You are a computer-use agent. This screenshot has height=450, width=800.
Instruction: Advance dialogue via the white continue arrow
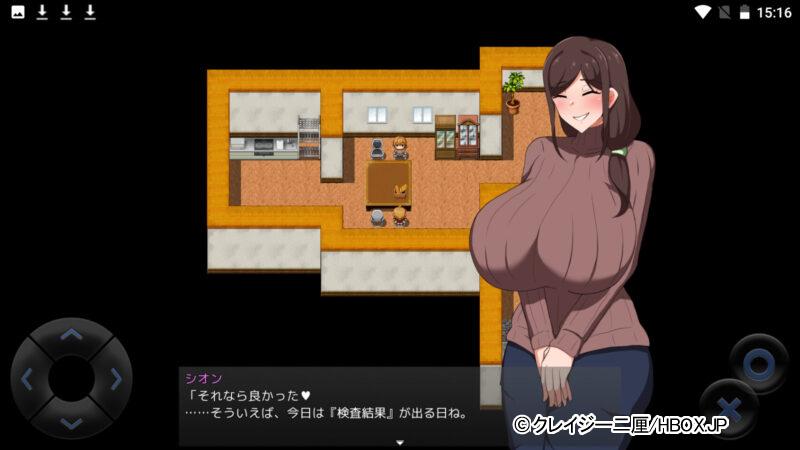point(400,441)
